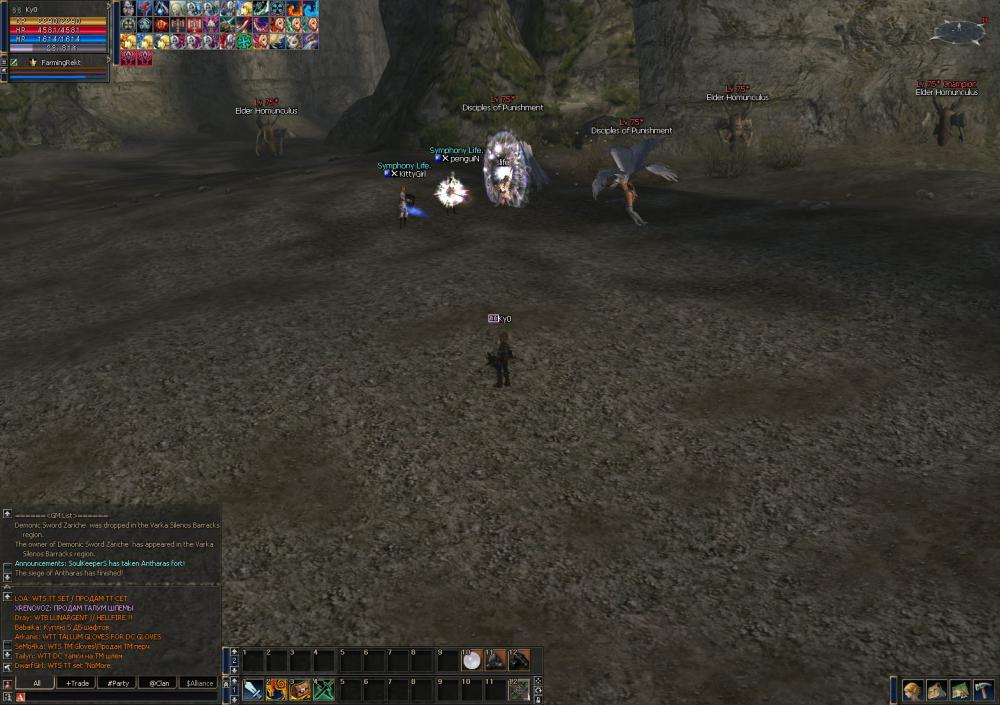Click the hammer icon in bottom-right menu
The image size is (1000, 705).
[x=983, y=690]
